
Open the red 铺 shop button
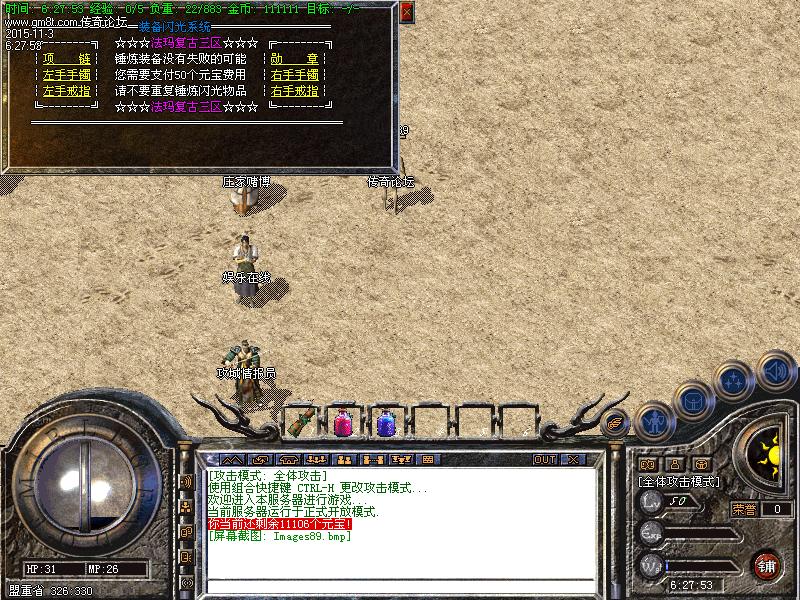click(x=766, y=565)
